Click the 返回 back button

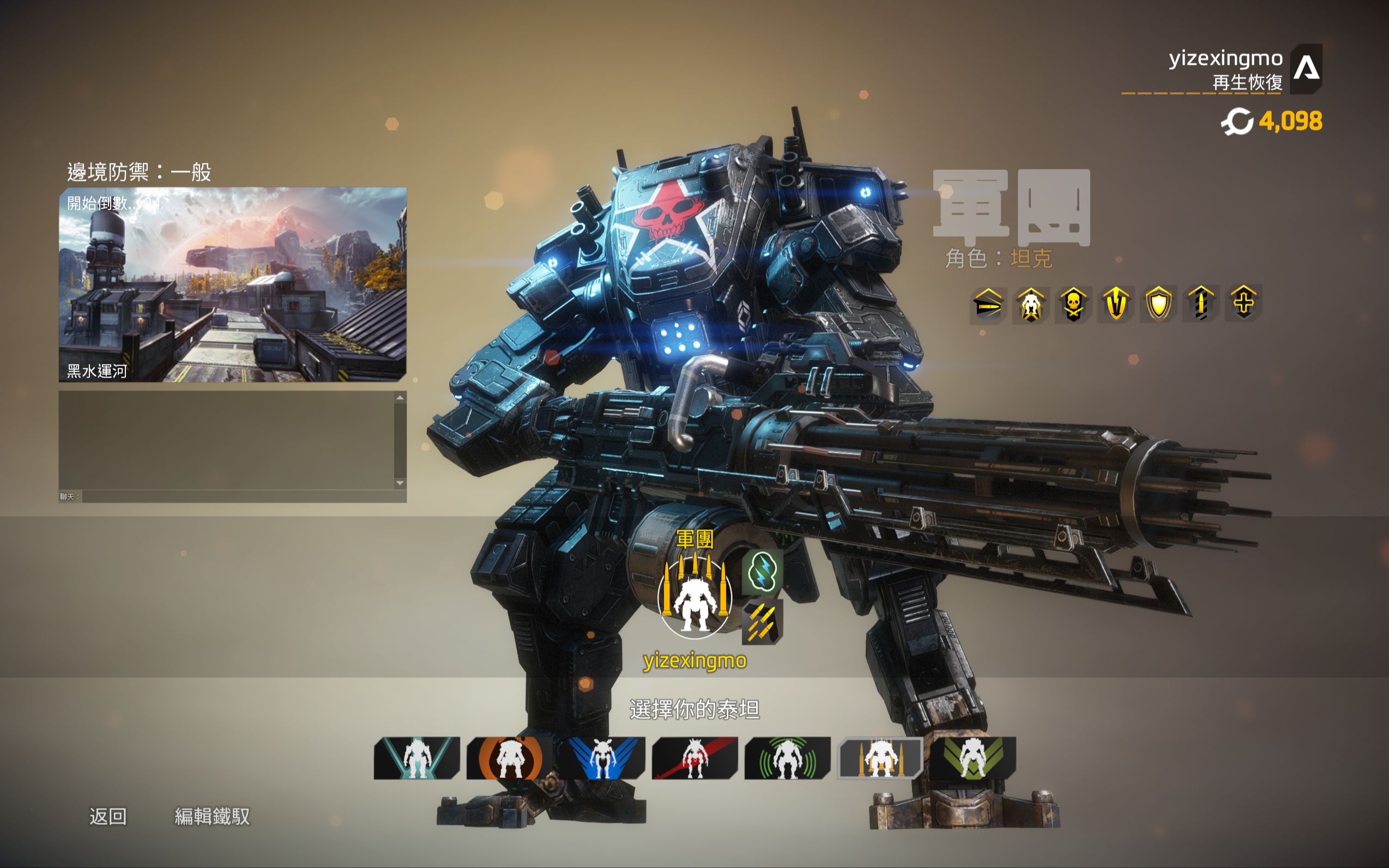[x=108, y=816]
